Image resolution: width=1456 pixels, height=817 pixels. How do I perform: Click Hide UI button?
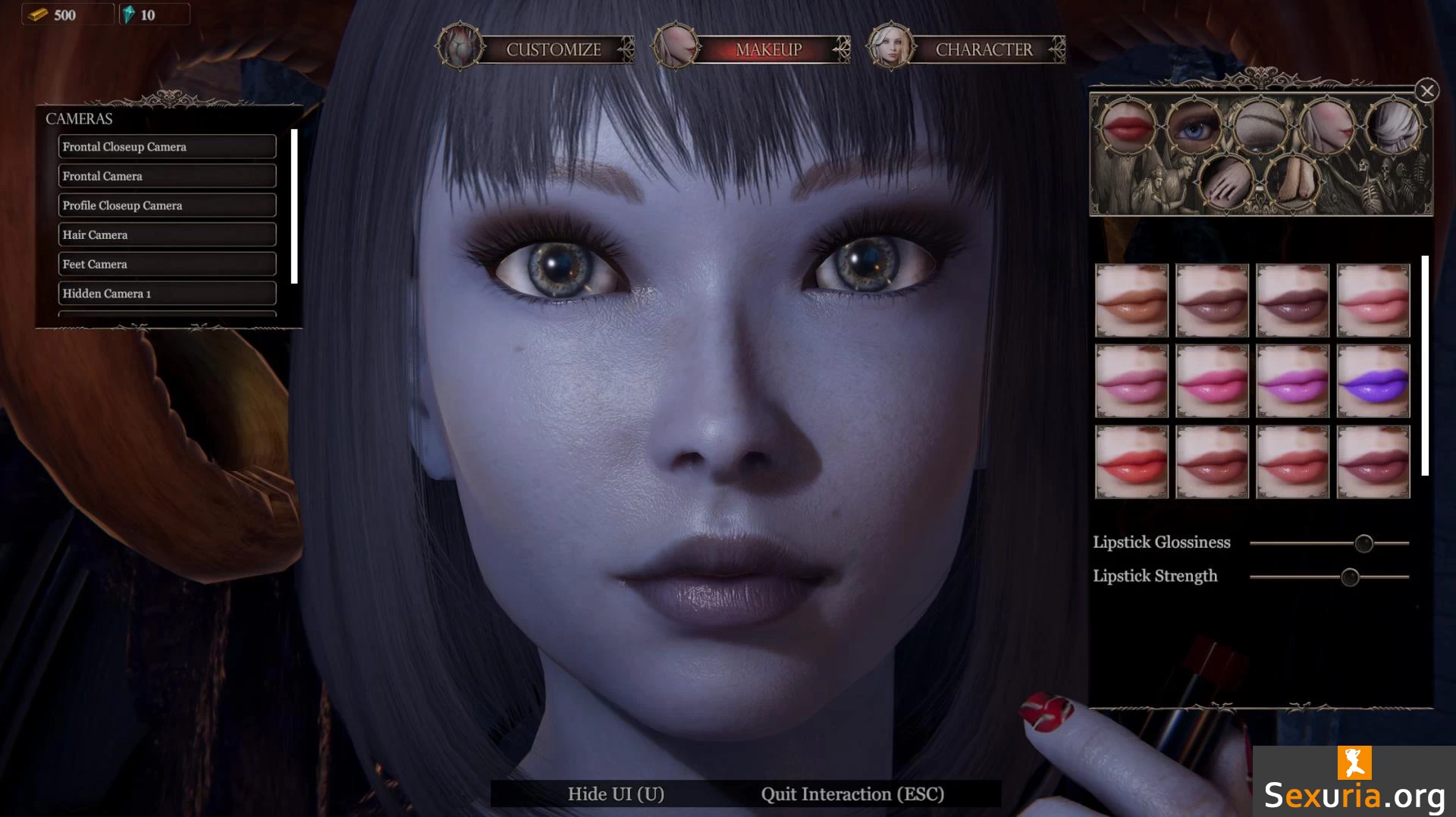(616, 793)
